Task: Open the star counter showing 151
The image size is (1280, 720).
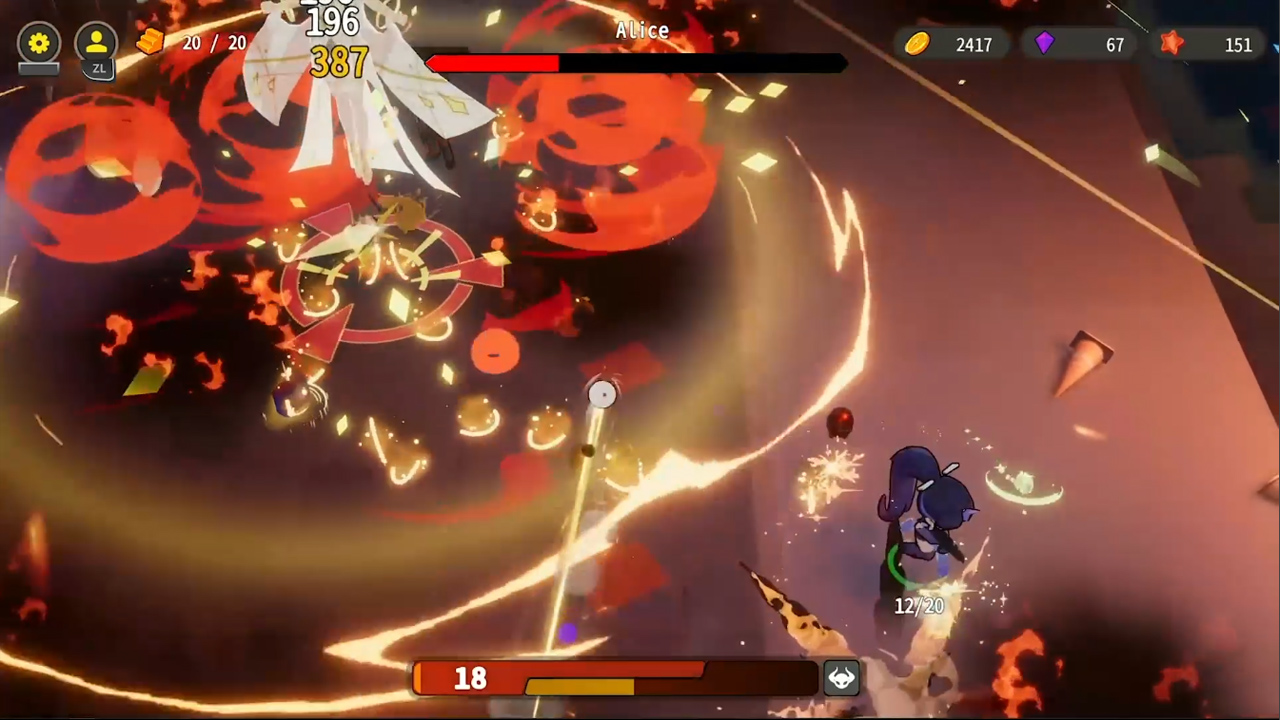Action: pyautogui.click(x=1238, y=44)
